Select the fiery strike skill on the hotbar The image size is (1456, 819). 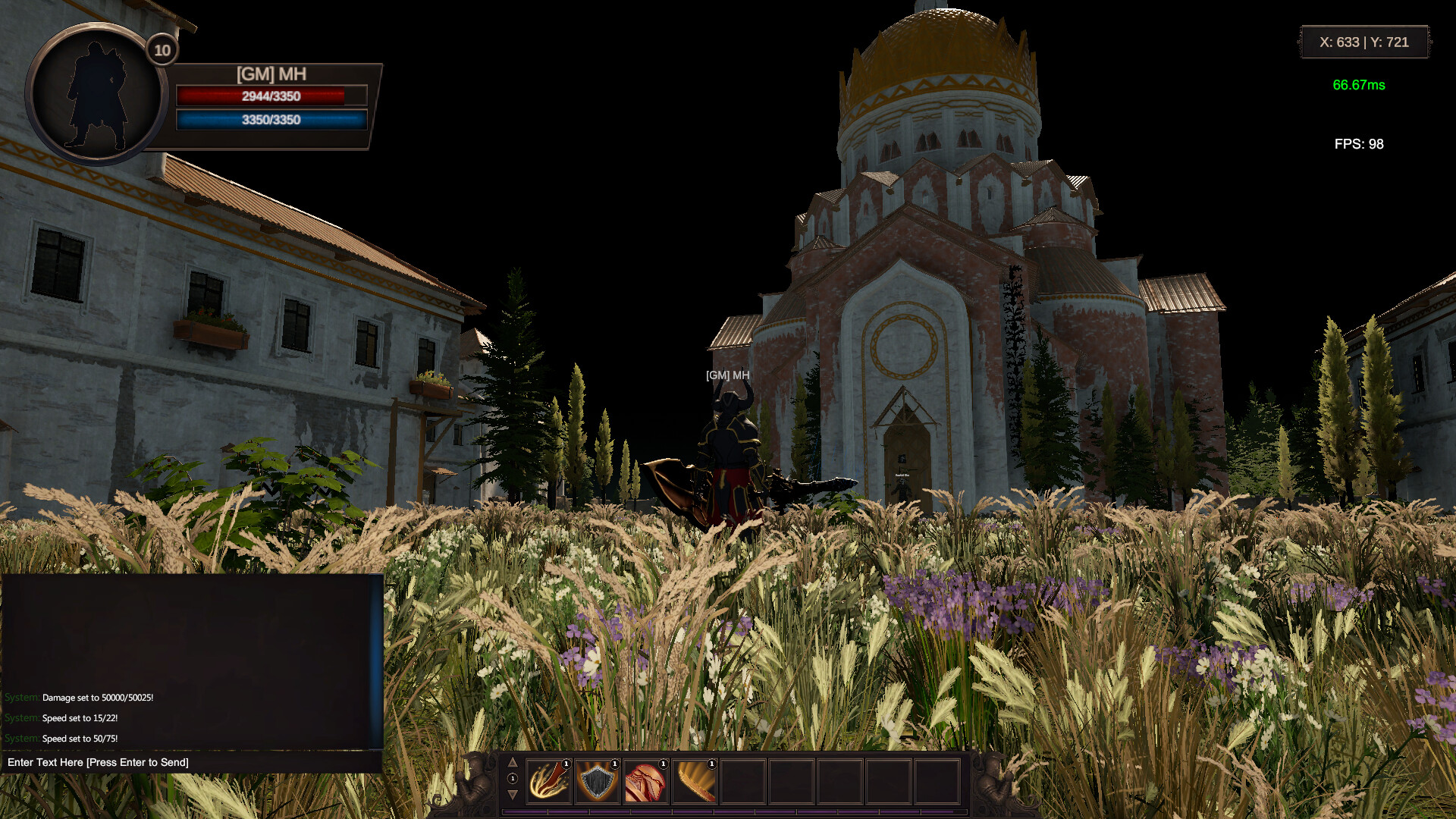548,781
